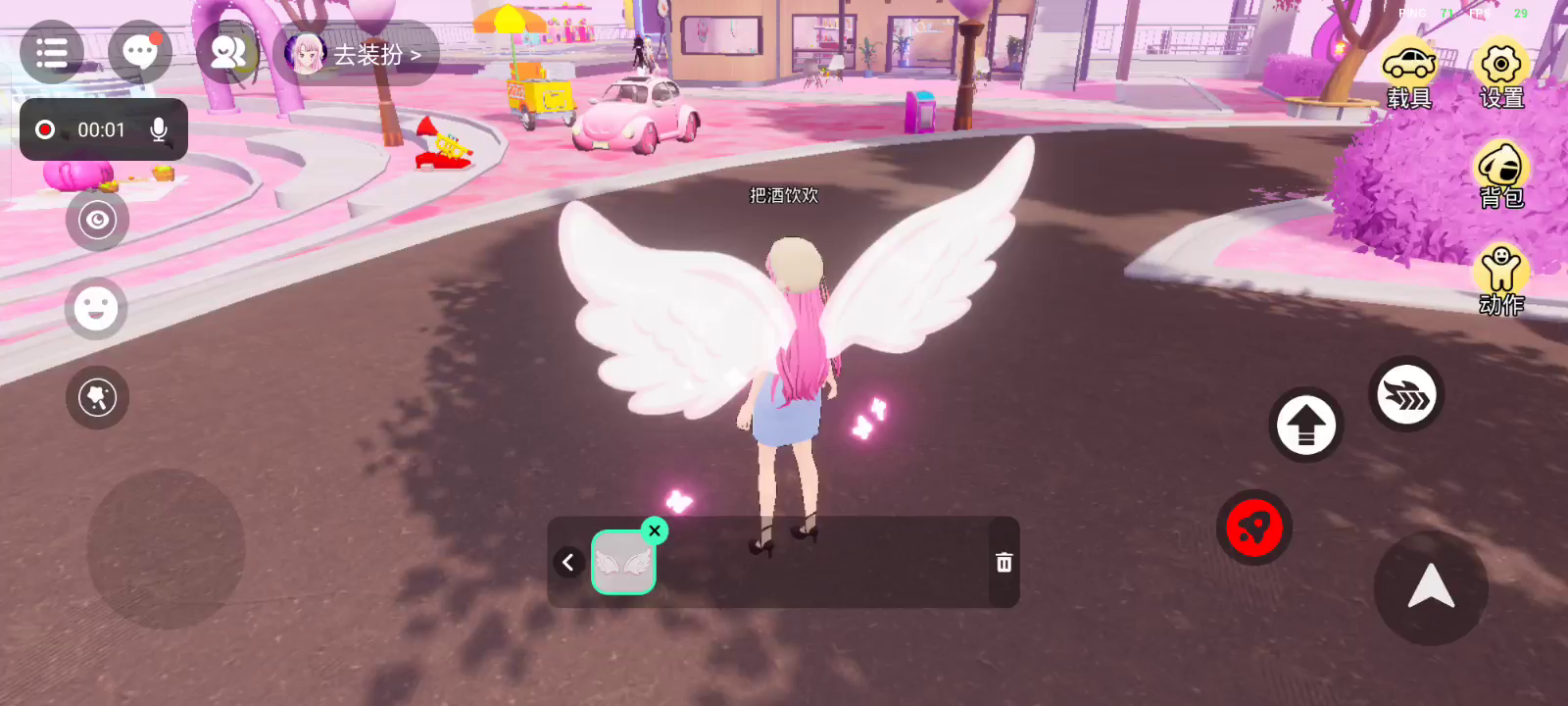Activate the red rocket button
The width and height of the screenshot is (1568, 706).
[1253, 529]
